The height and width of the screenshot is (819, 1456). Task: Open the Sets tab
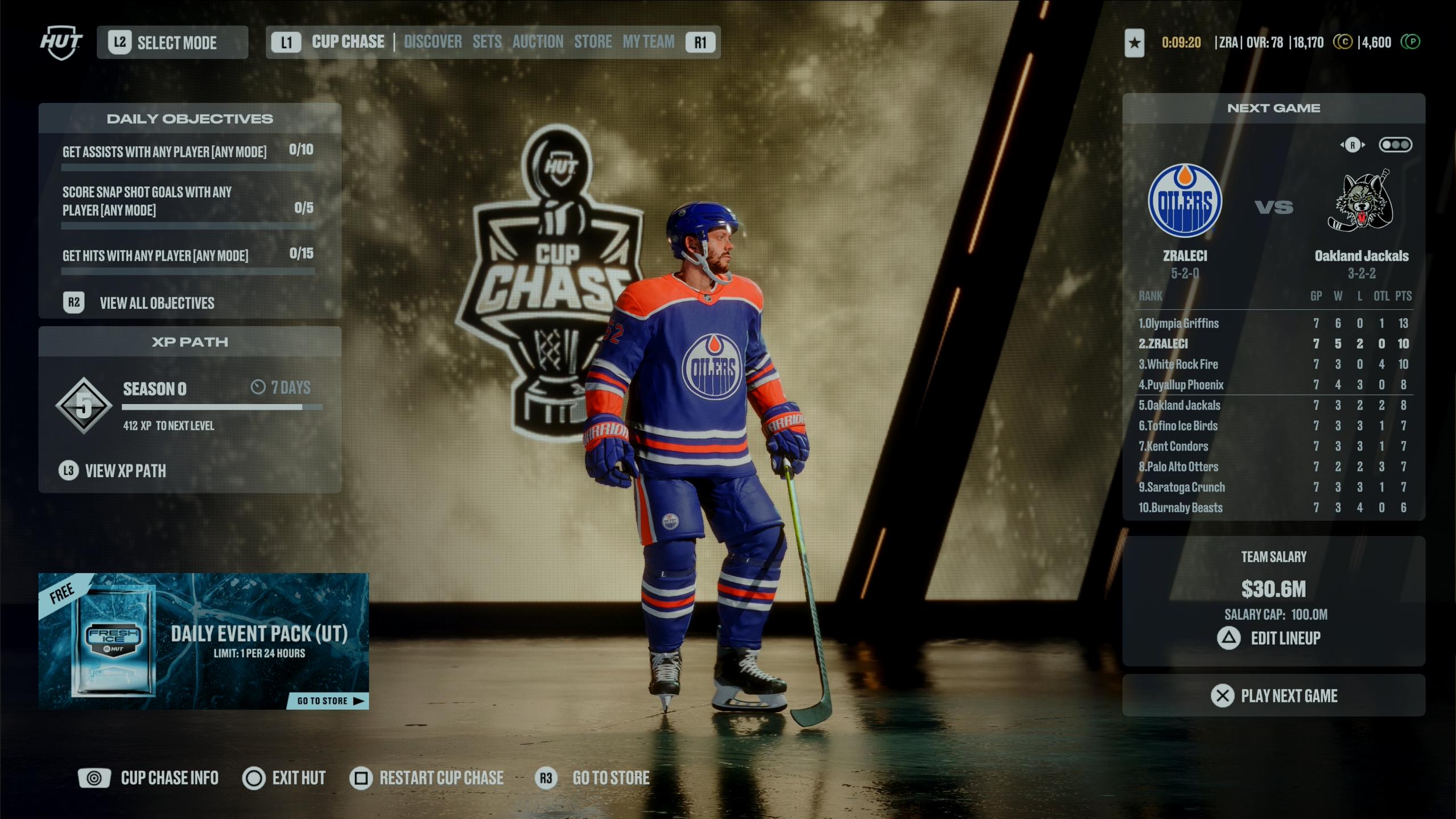tap(487, 42)
